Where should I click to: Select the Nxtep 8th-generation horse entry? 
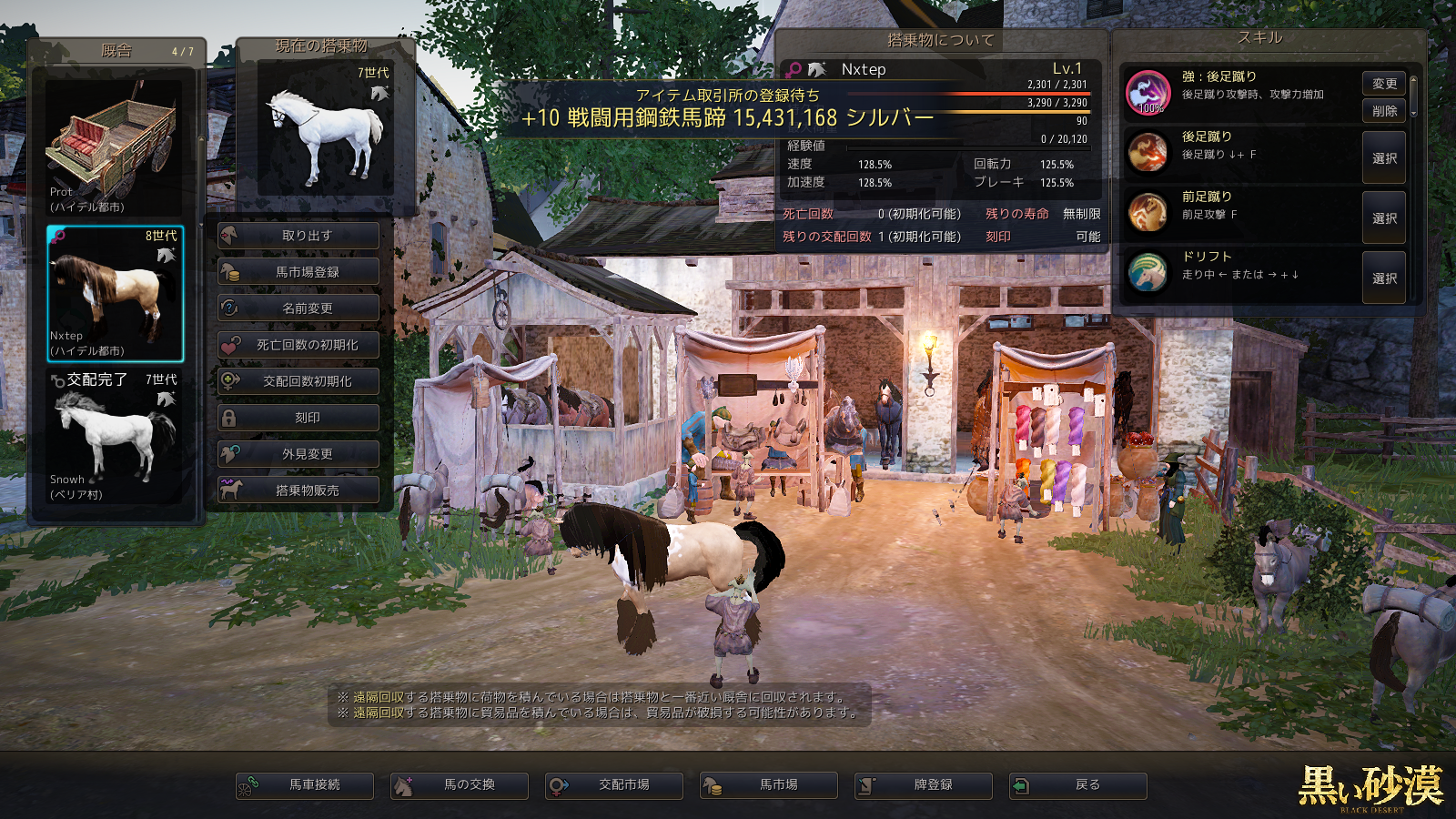(x=116, y=294)
